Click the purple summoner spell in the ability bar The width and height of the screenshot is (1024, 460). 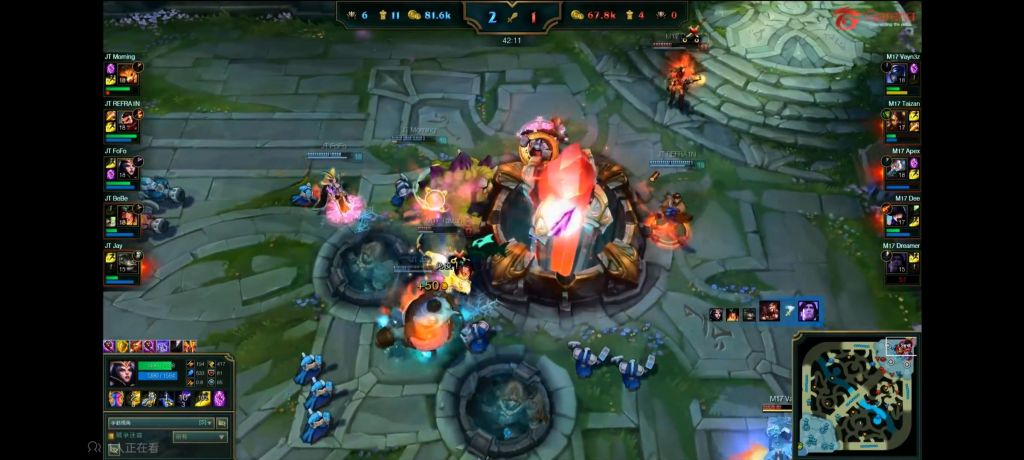[x=220, y=398]
